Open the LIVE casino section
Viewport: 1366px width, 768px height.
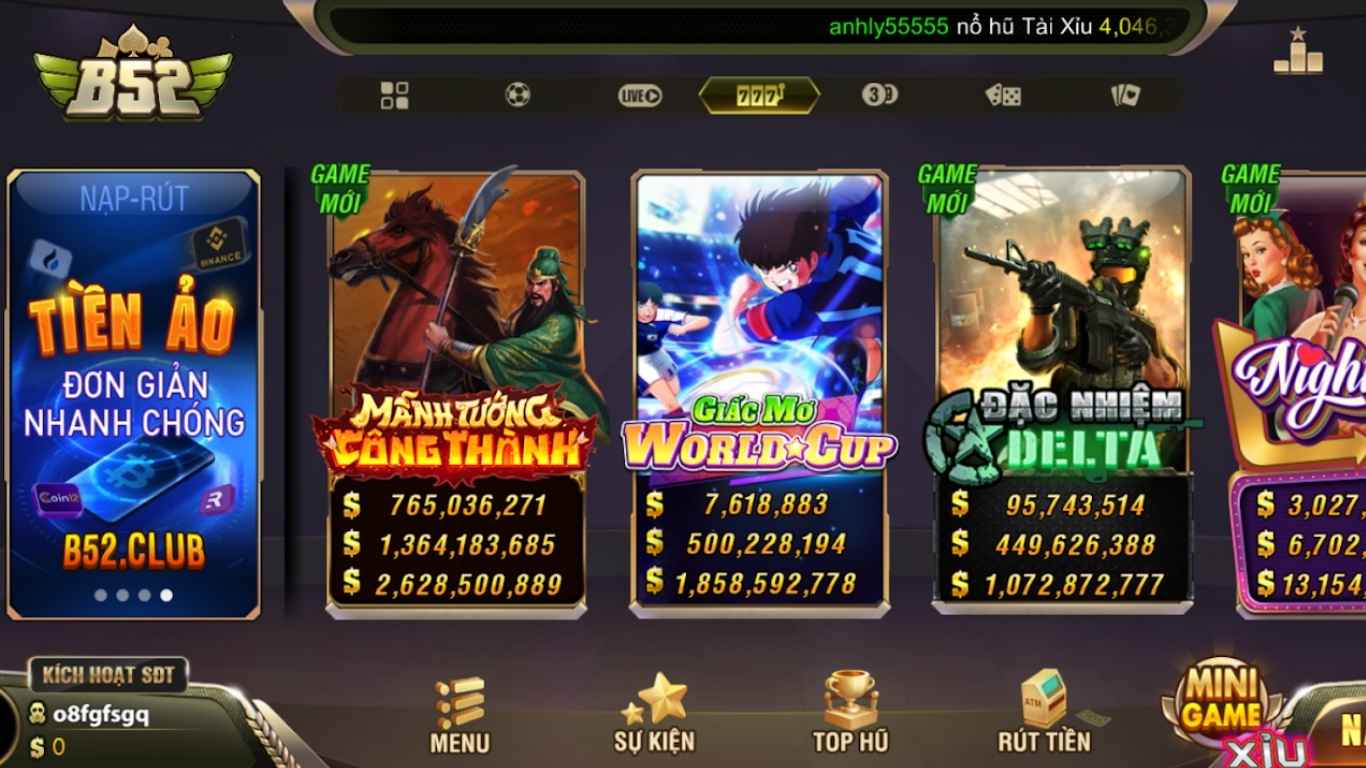coord(637,95)
